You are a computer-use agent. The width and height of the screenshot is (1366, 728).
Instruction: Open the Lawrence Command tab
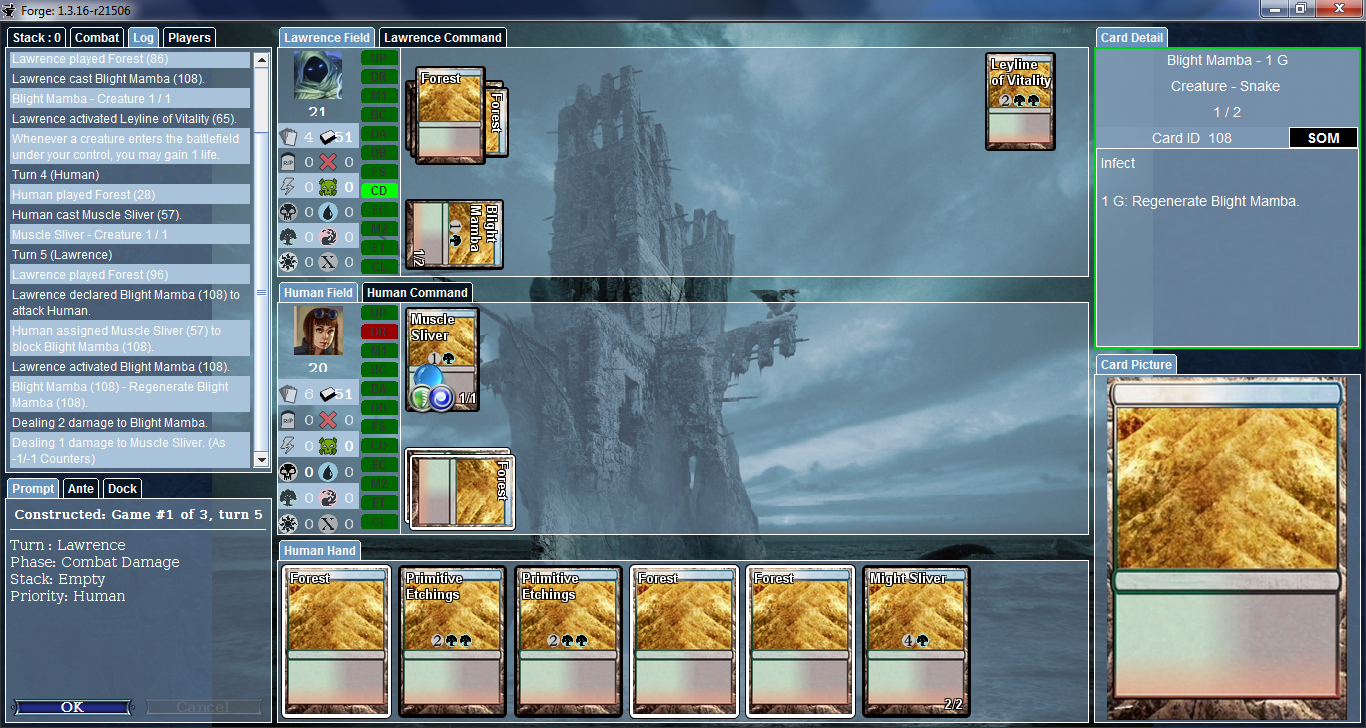click(442, 38)
